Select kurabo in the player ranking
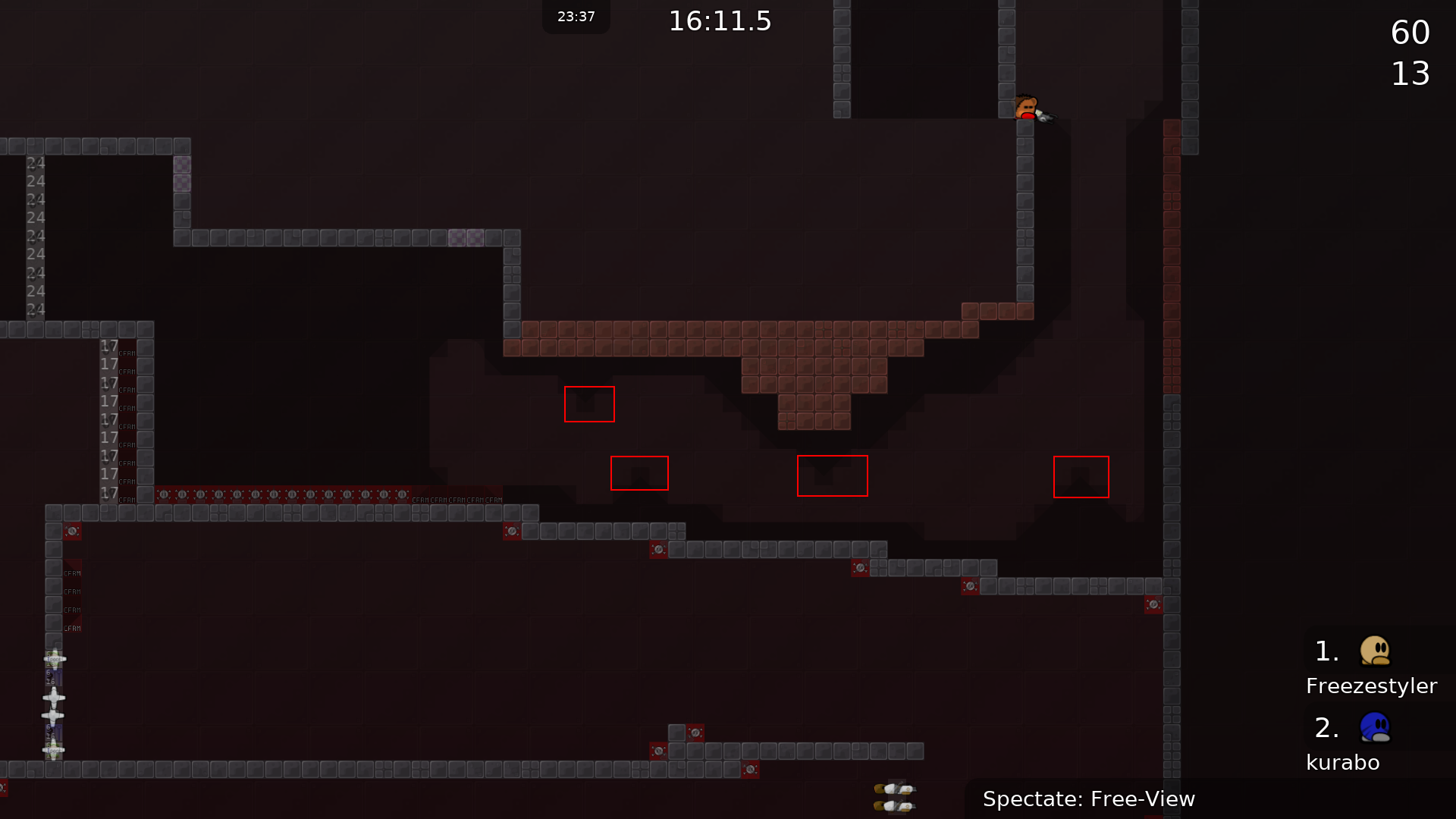 coord(1342,761)
